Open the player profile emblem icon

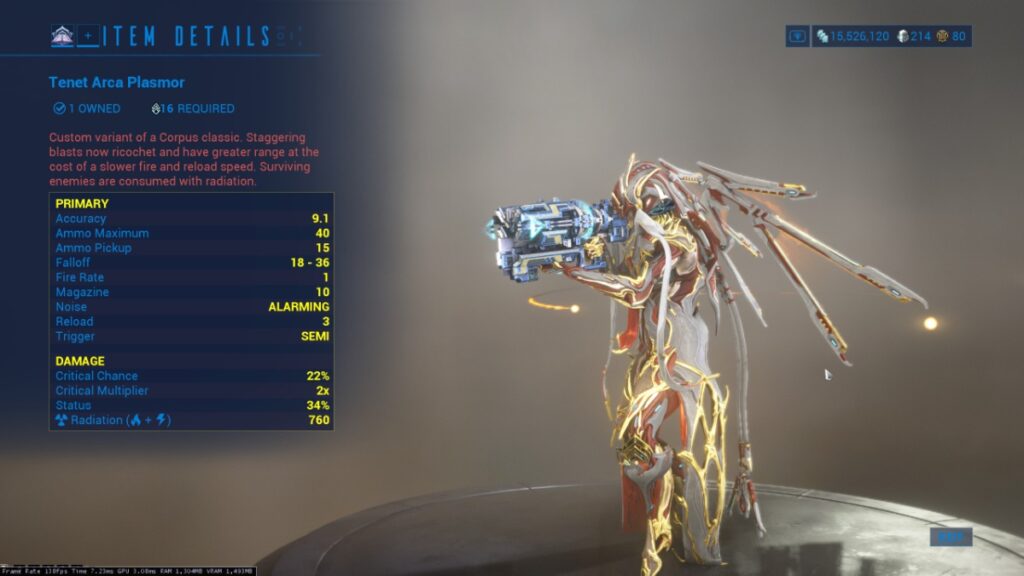pyautogui.click(x=62, y=36)
